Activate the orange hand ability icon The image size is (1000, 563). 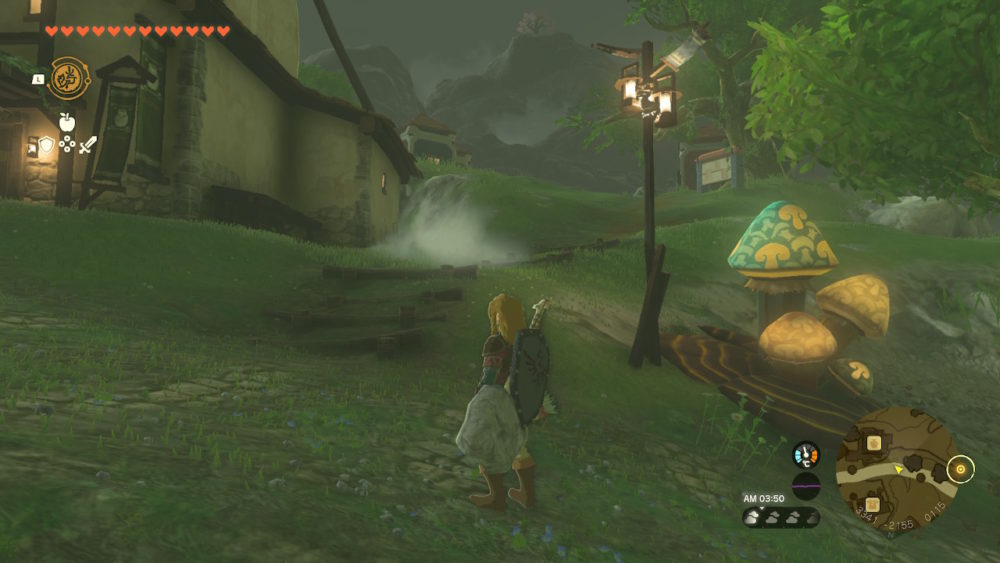click(x=68, y=78)
